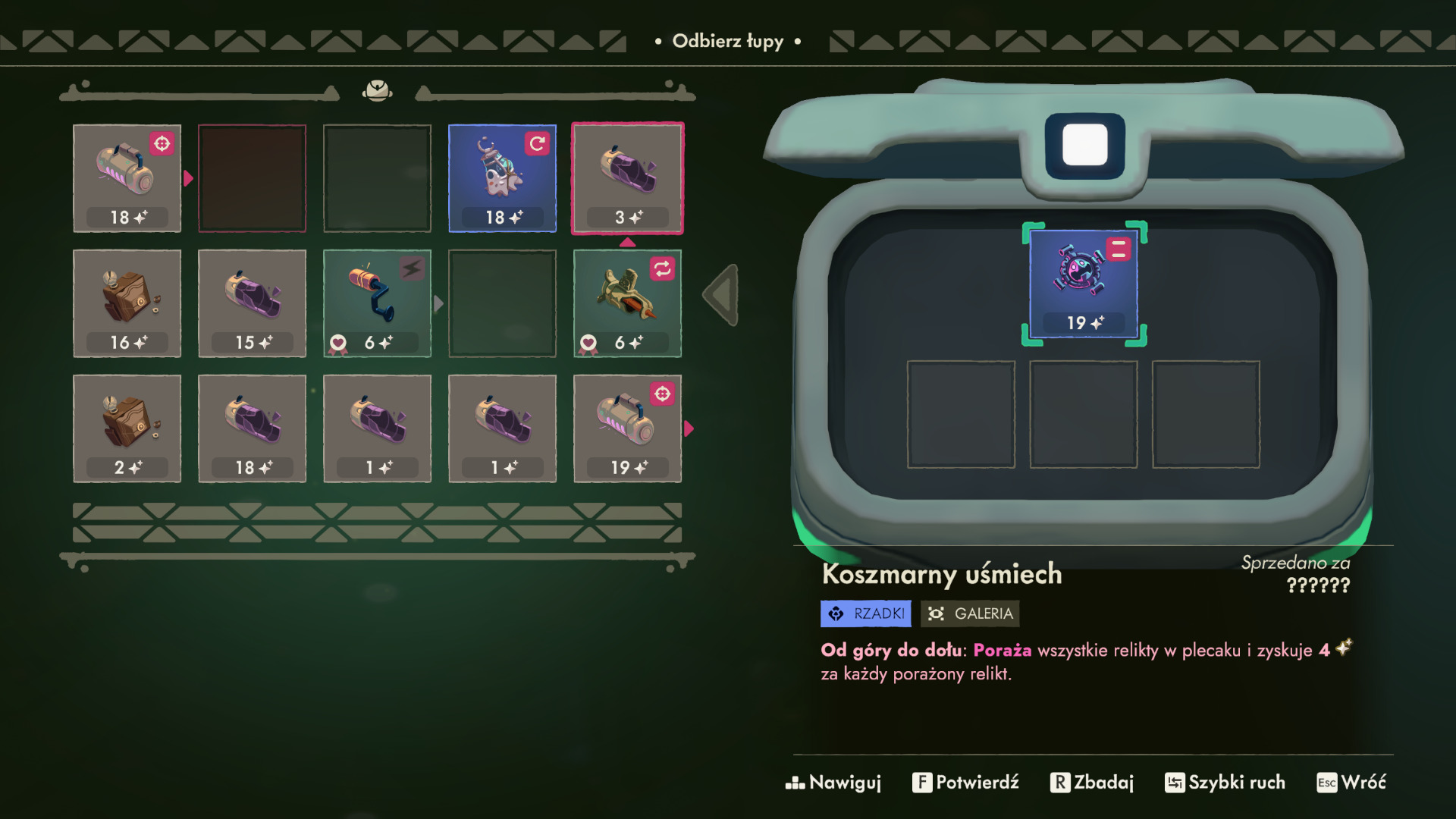
Task: Select the drill gun relic worth 6
Action: pyautogui.click(x=627, y=303)
